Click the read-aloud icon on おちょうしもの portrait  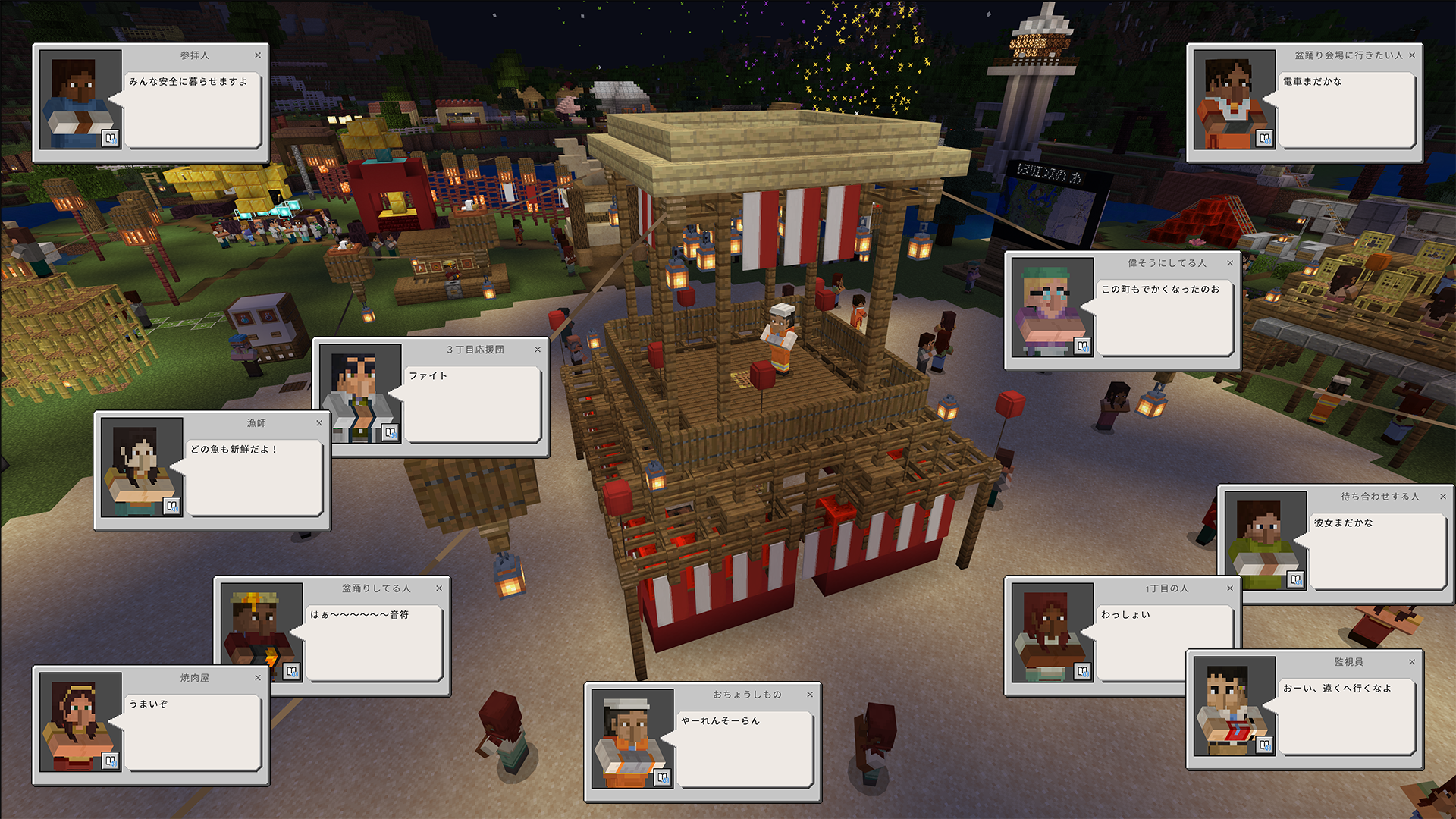[663, 777]
